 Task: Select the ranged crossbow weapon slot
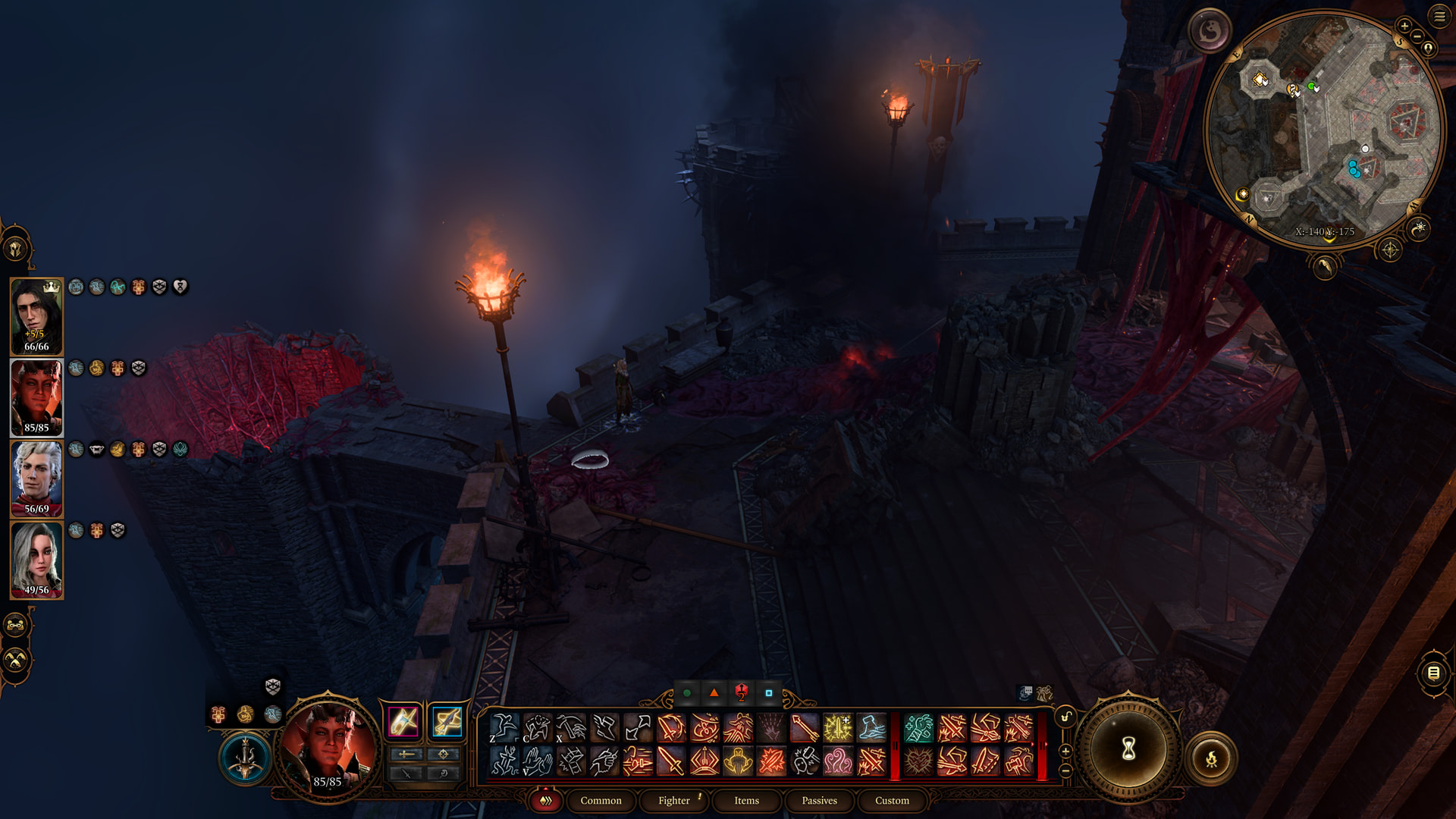click(447, 721)
